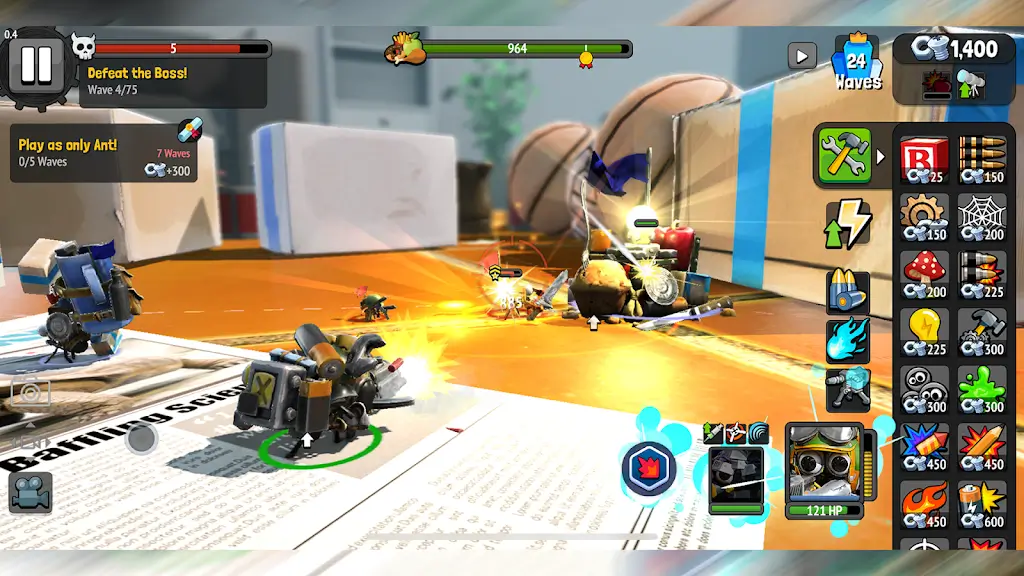Purchase the spider web trap for 200
Image resolution: width=1024 pixels, height=576 pixels.
[x=981, y=217]
